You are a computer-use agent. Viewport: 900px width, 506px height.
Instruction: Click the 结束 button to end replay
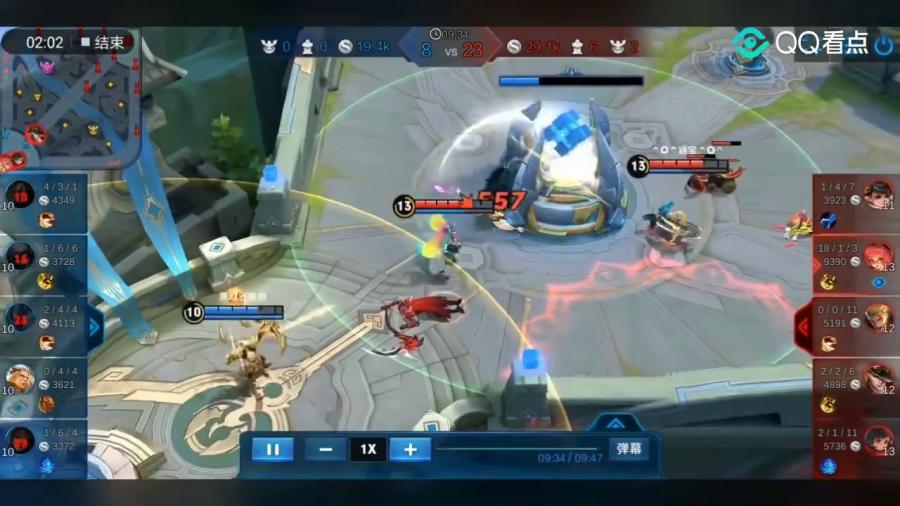(x=106, y=43)
